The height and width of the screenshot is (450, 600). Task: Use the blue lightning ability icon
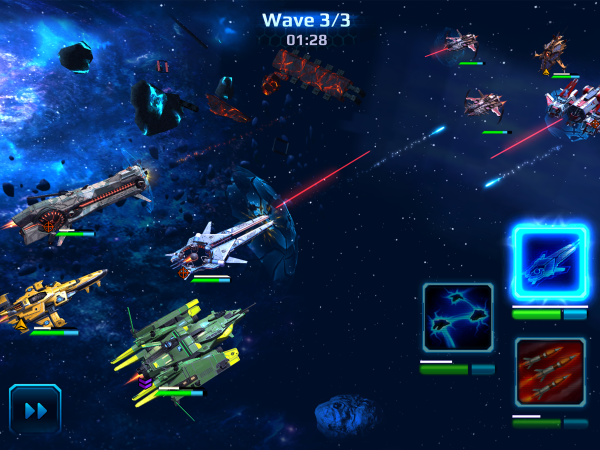click(x=457, y=318)
